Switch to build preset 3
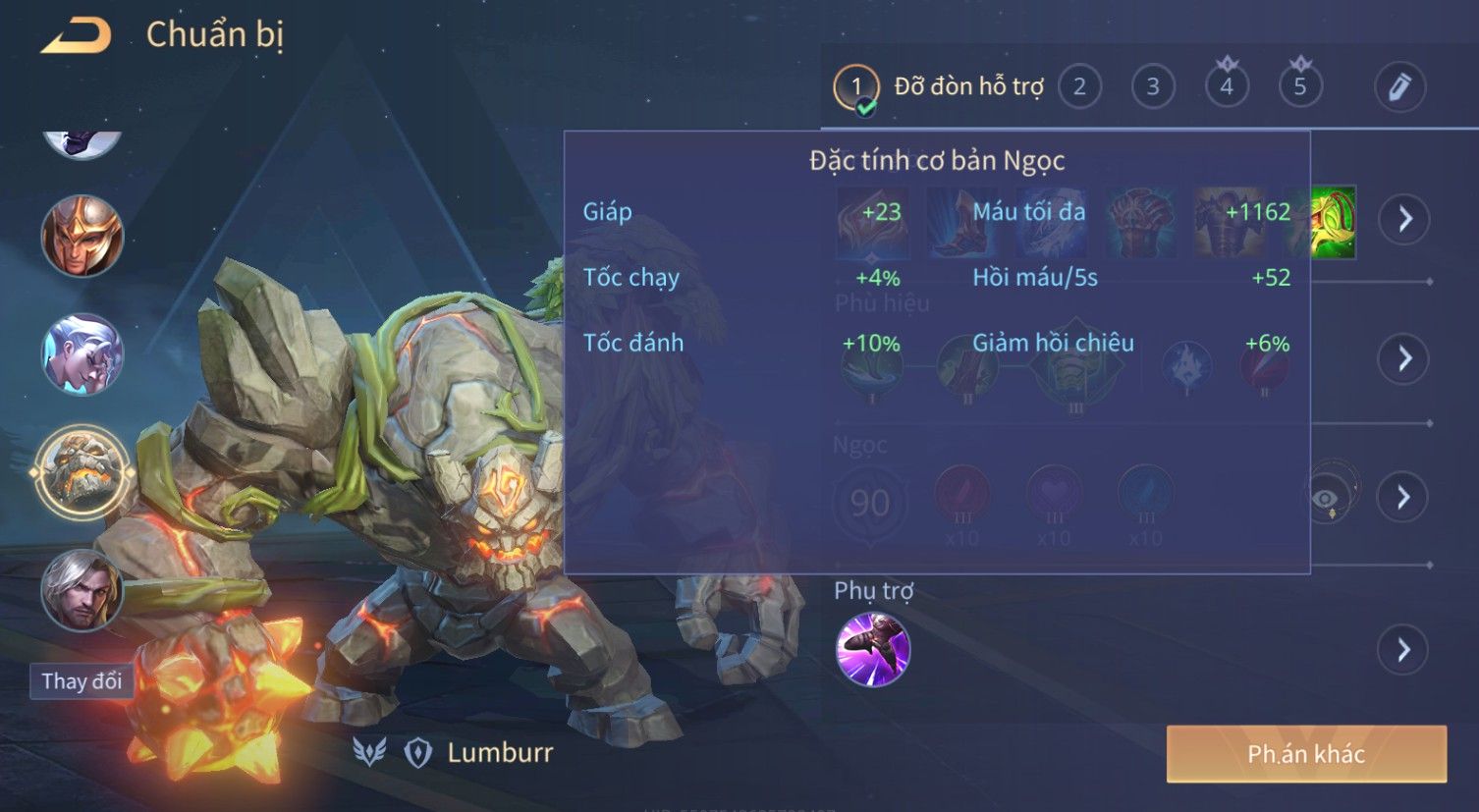Screen dimensions: 1479x812 [x=1153, y=86]
